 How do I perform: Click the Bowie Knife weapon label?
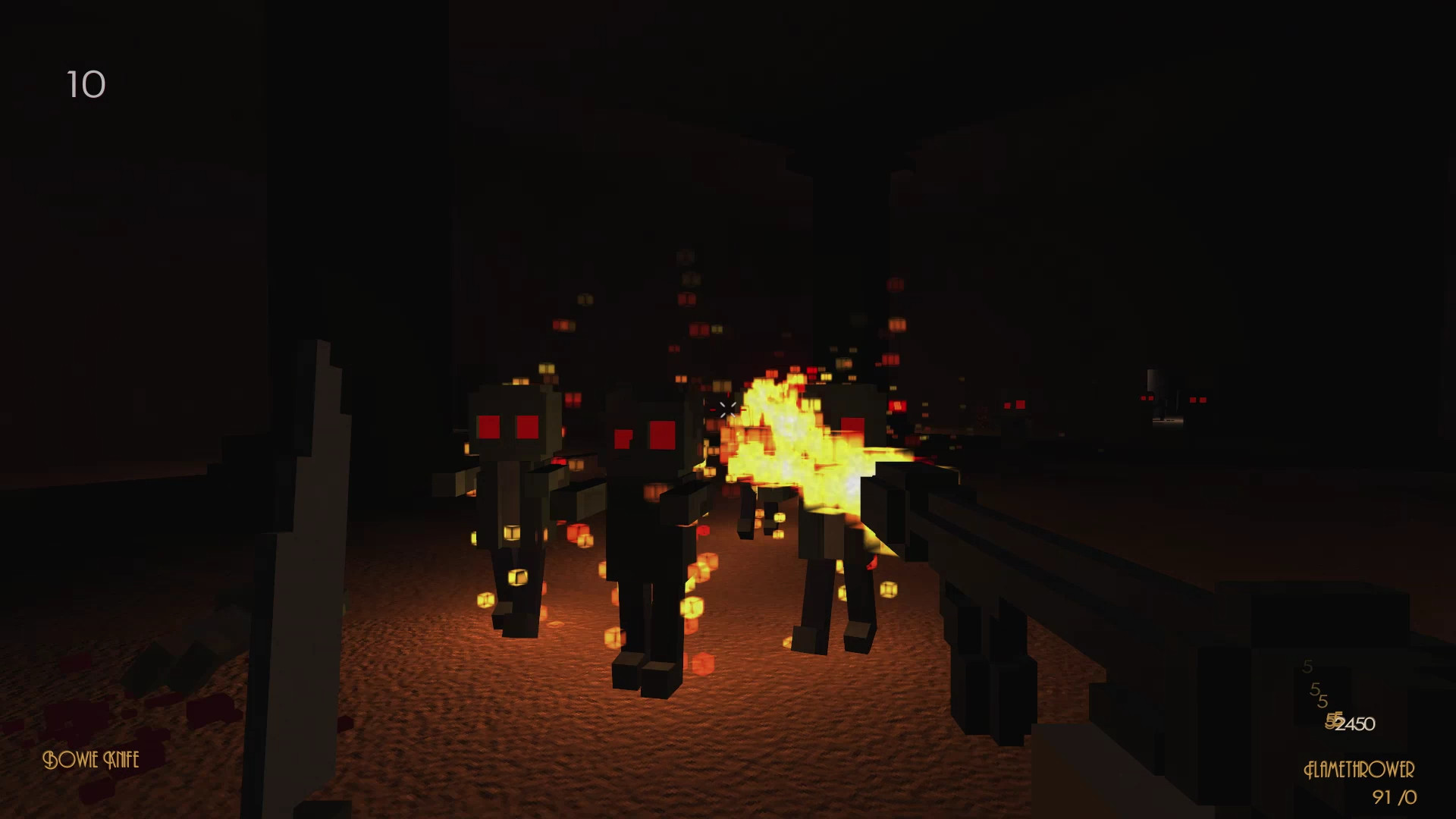point(91,760)
